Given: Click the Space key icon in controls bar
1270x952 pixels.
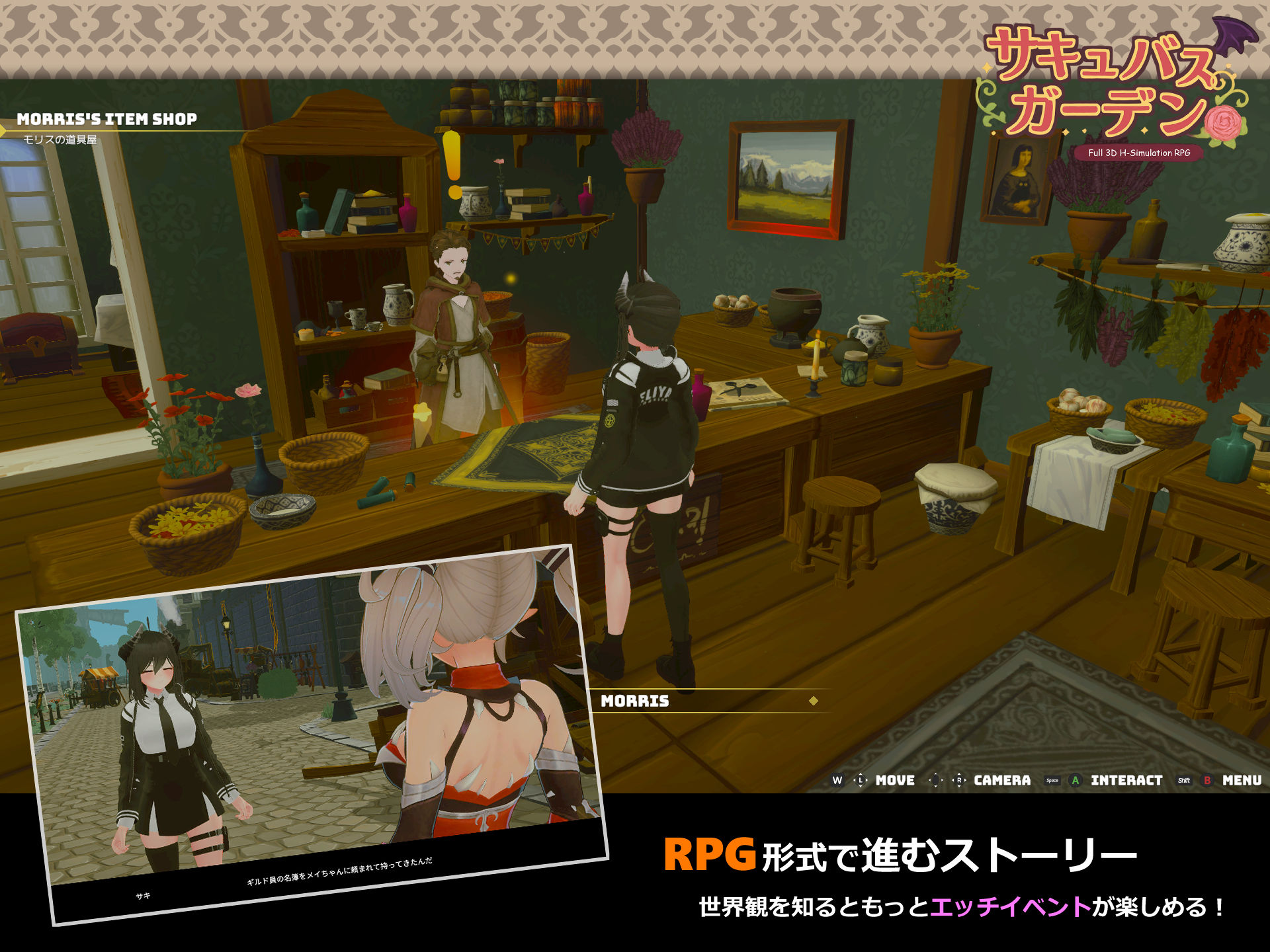Looking at the screenshot, I should pos(1052,781).
